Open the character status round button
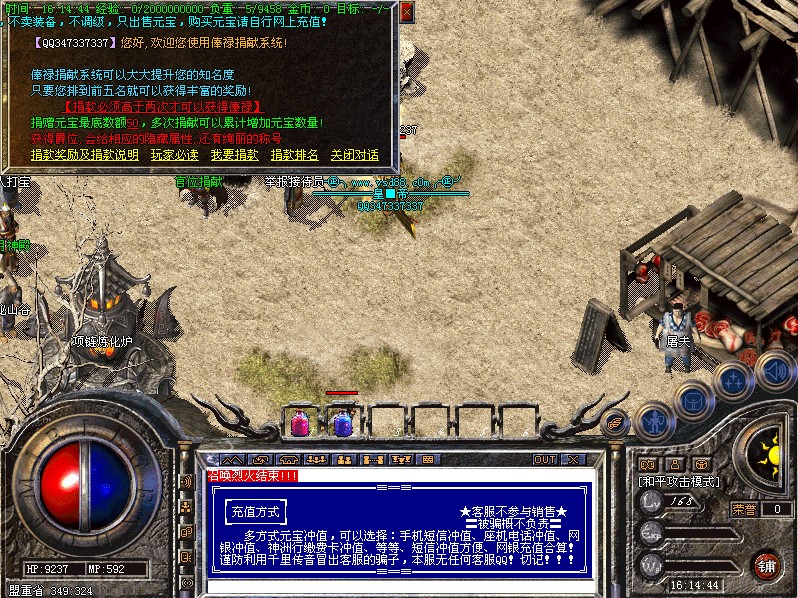 coord(653,422)
